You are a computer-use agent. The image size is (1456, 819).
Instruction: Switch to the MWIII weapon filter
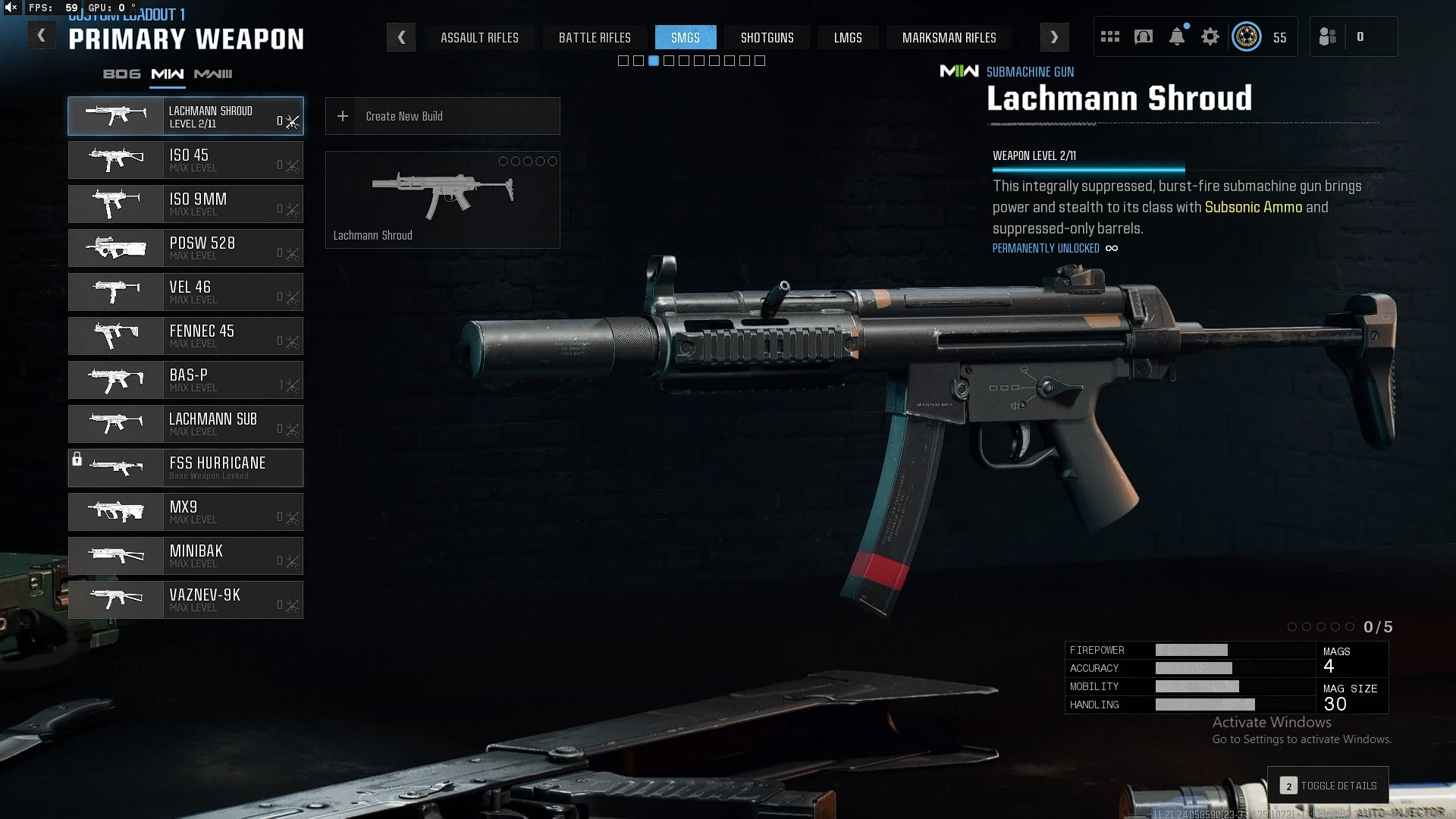(x=213, y=74)
